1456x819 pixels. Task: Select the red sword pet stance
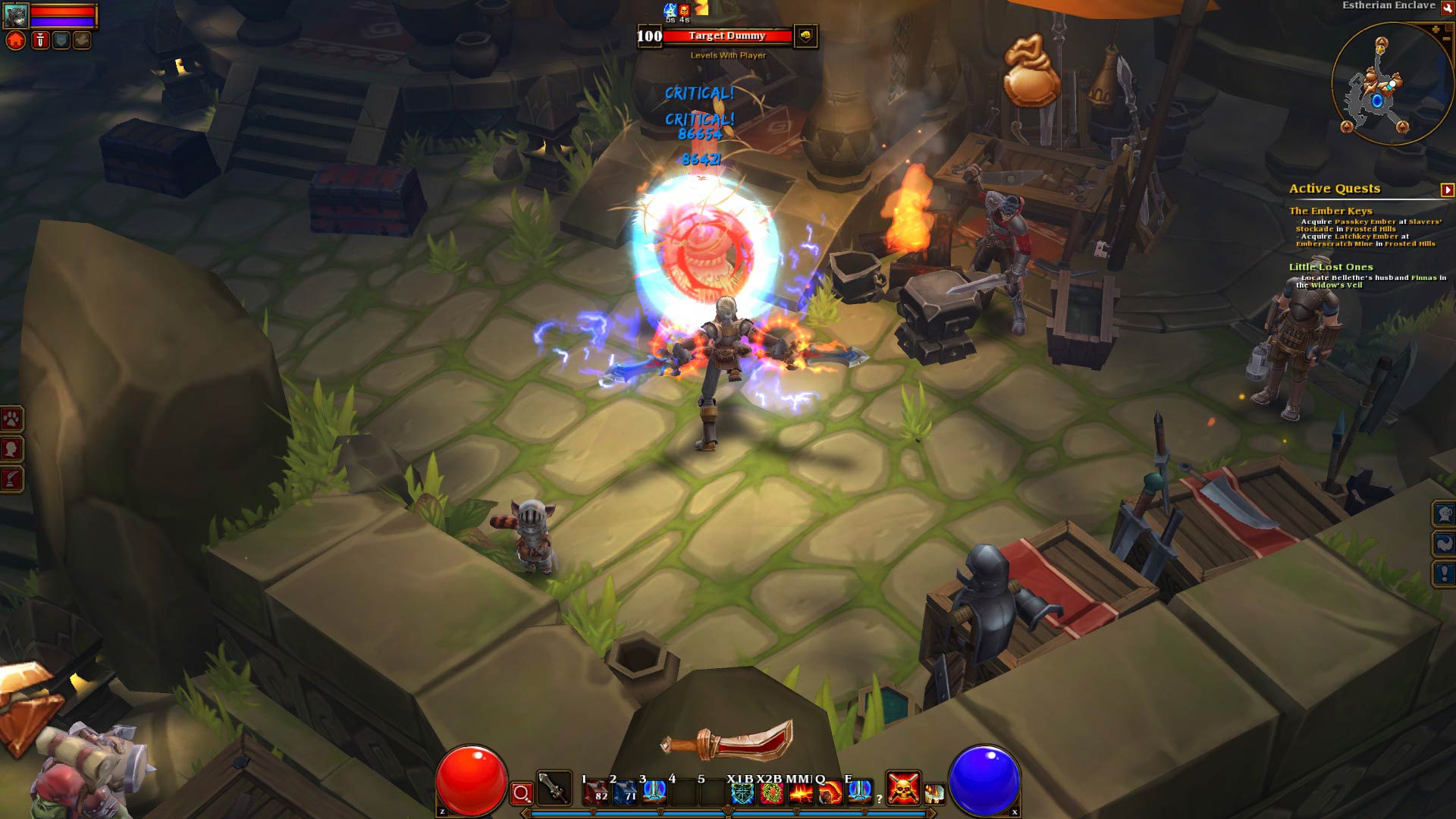(x=40, y=41)
